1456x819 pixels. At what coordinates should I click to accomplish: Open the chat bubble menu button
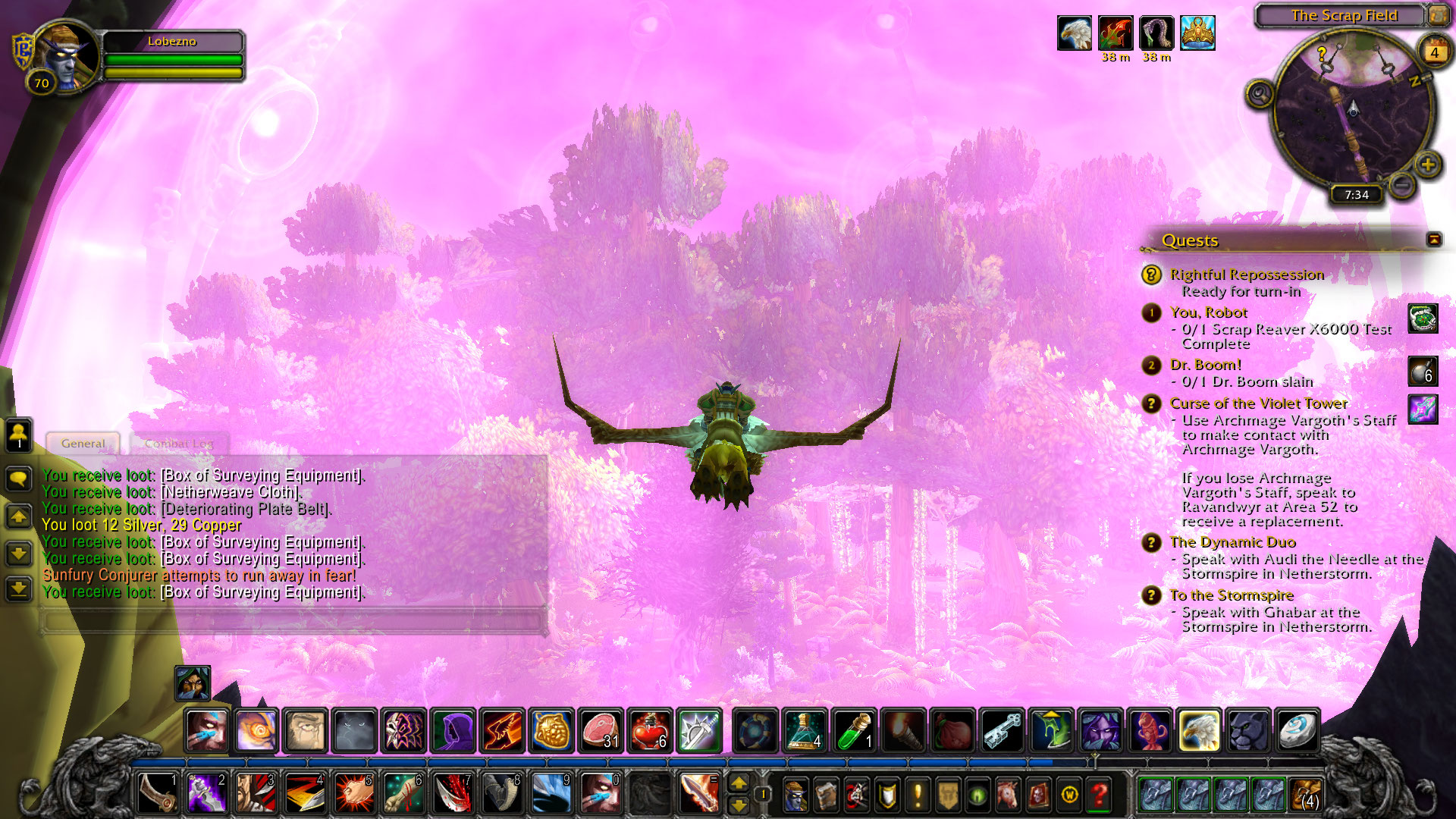coord(19,479)
